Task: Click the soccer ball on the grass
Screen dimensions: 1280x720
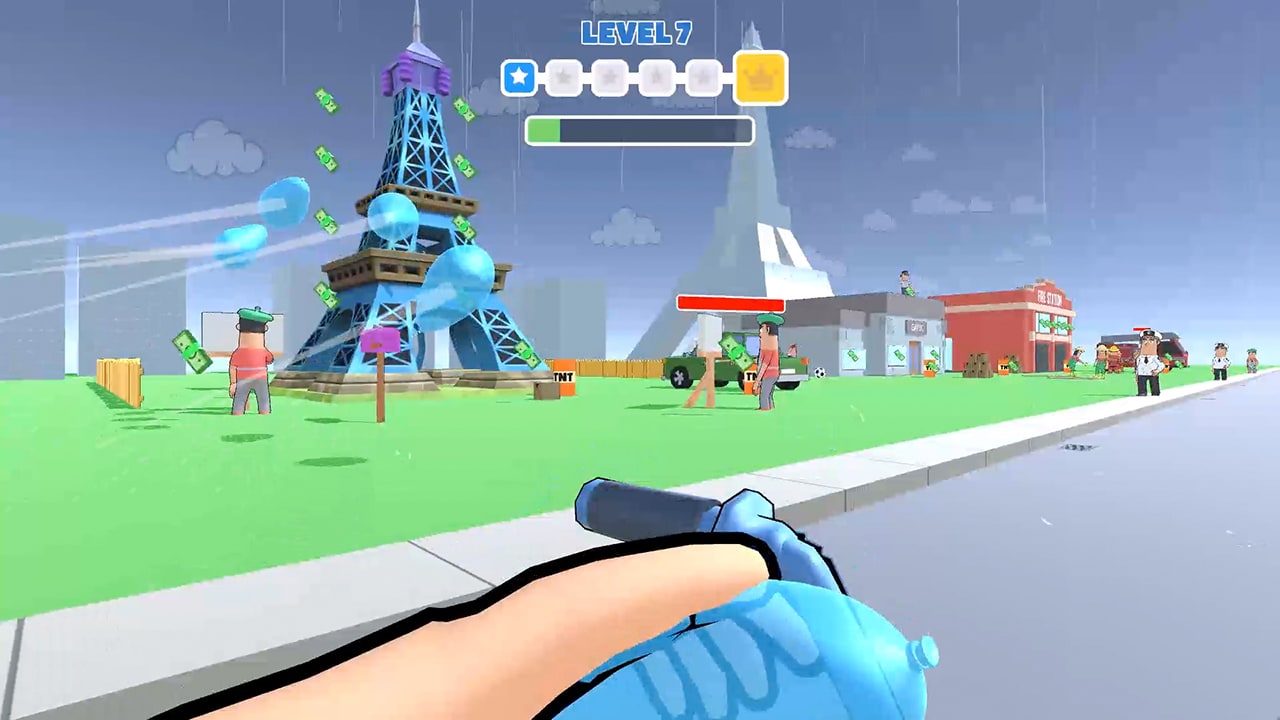Action: pyautogui.click(x=820, y=374)
